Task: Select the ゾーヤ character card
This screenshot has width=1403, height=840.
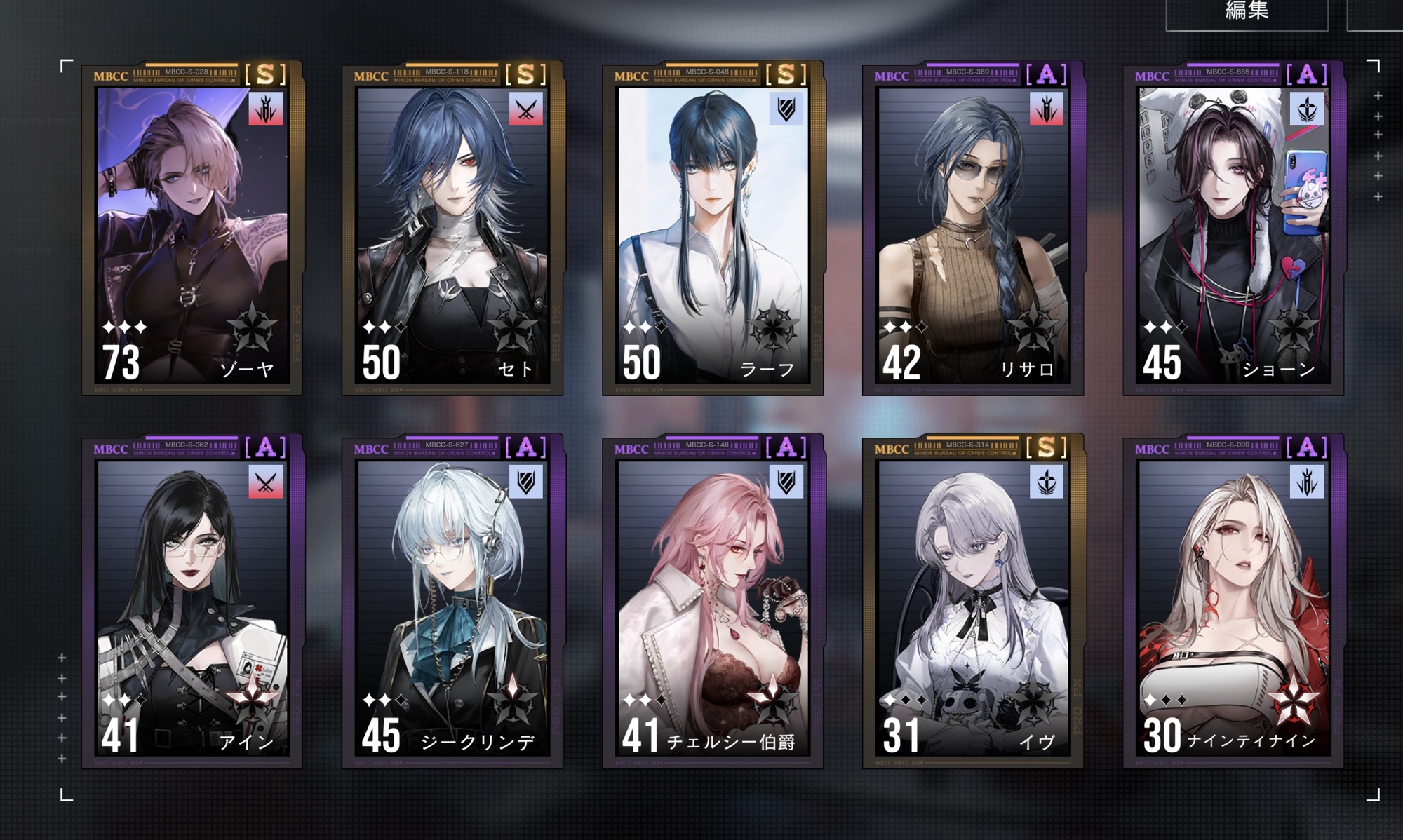Action: pyautogui.click(x=192, y=229)
